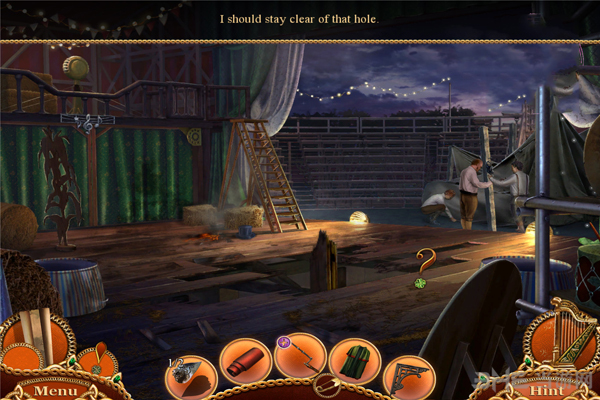
Task: Choose the ornate iron bracket item
Action: tap(408, 375)
